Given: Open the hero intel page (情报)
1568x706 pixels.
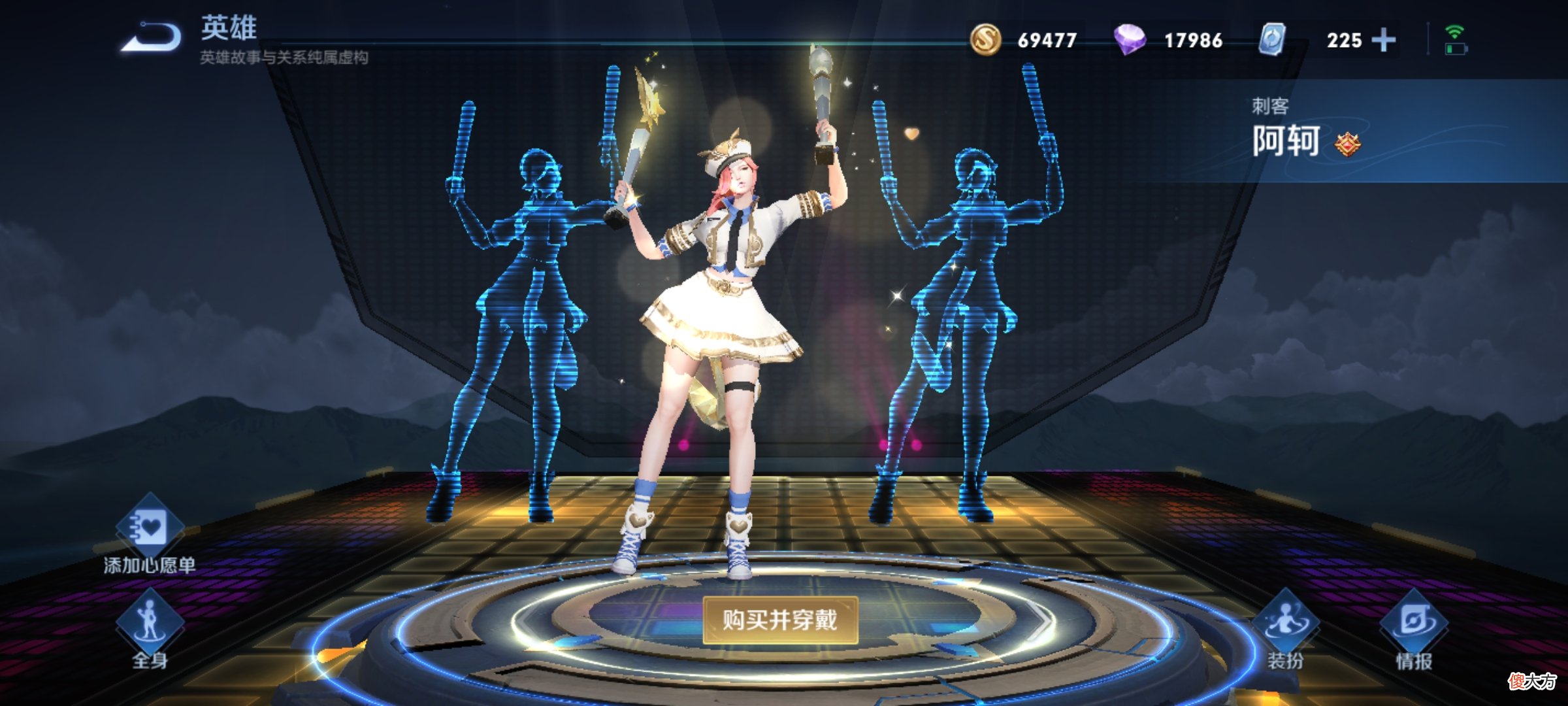Looking at the screenshot, I should coord(1414,624).
